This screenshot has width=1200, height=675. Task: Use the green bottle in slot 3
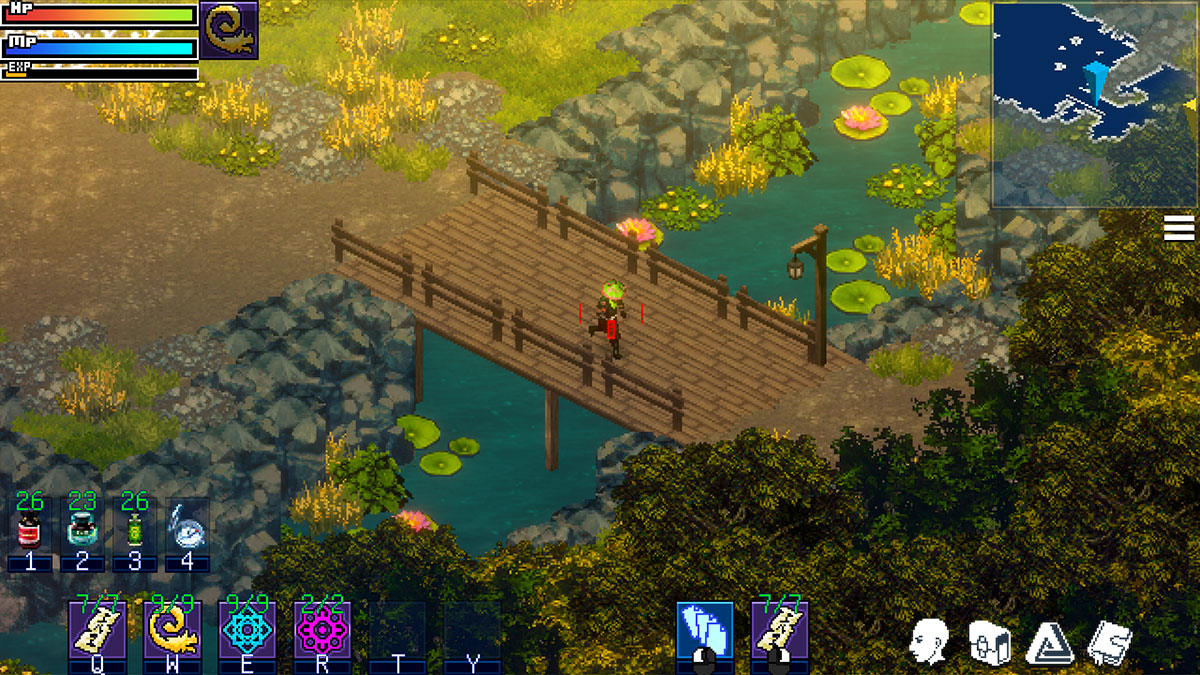[134, 530]
